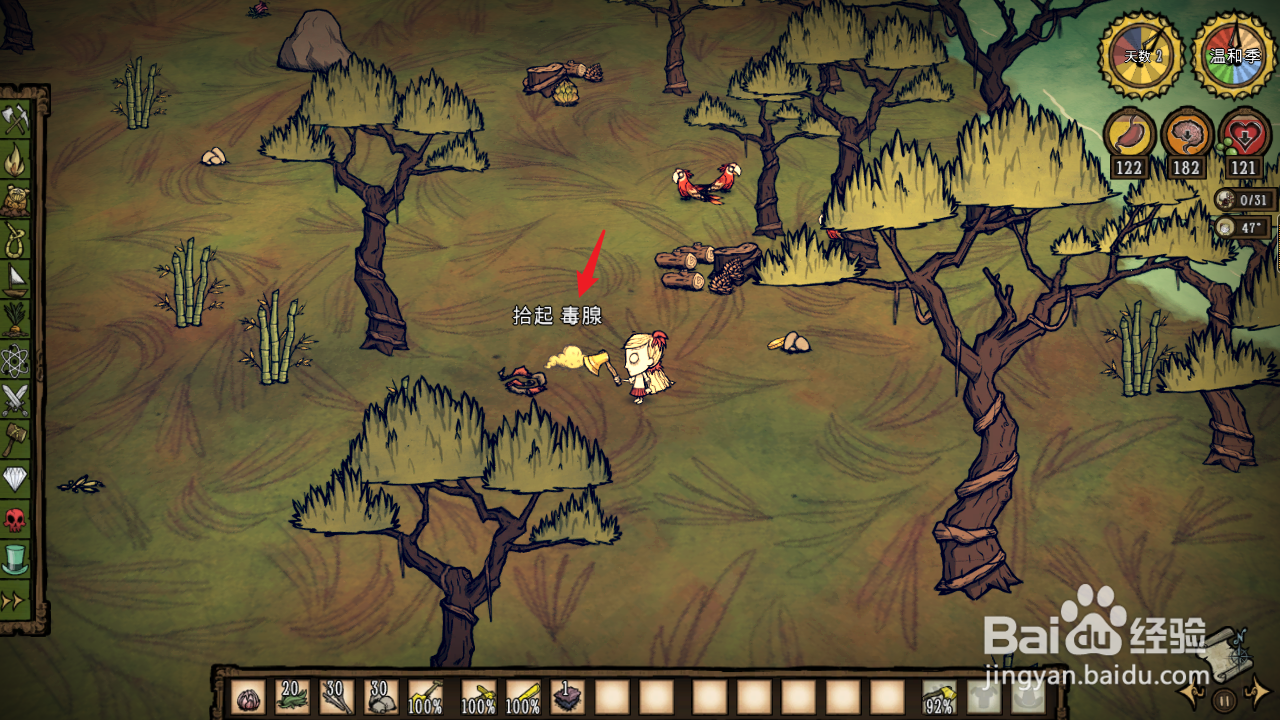
Task: Select the twigs stack in the inventory
Action: click(337, 697)
